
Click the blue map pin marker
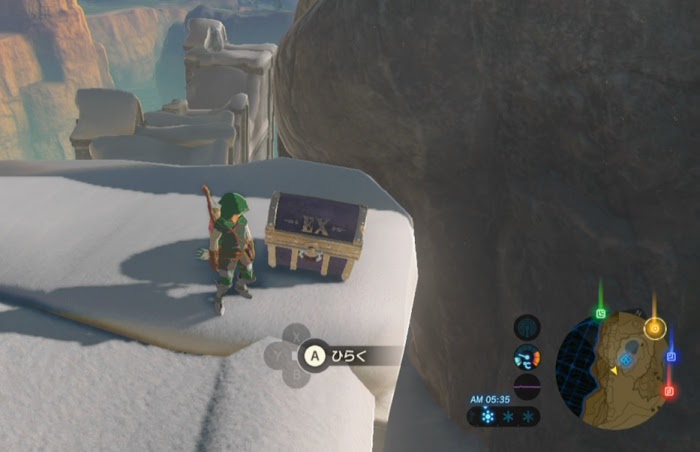tap(671, 356)
